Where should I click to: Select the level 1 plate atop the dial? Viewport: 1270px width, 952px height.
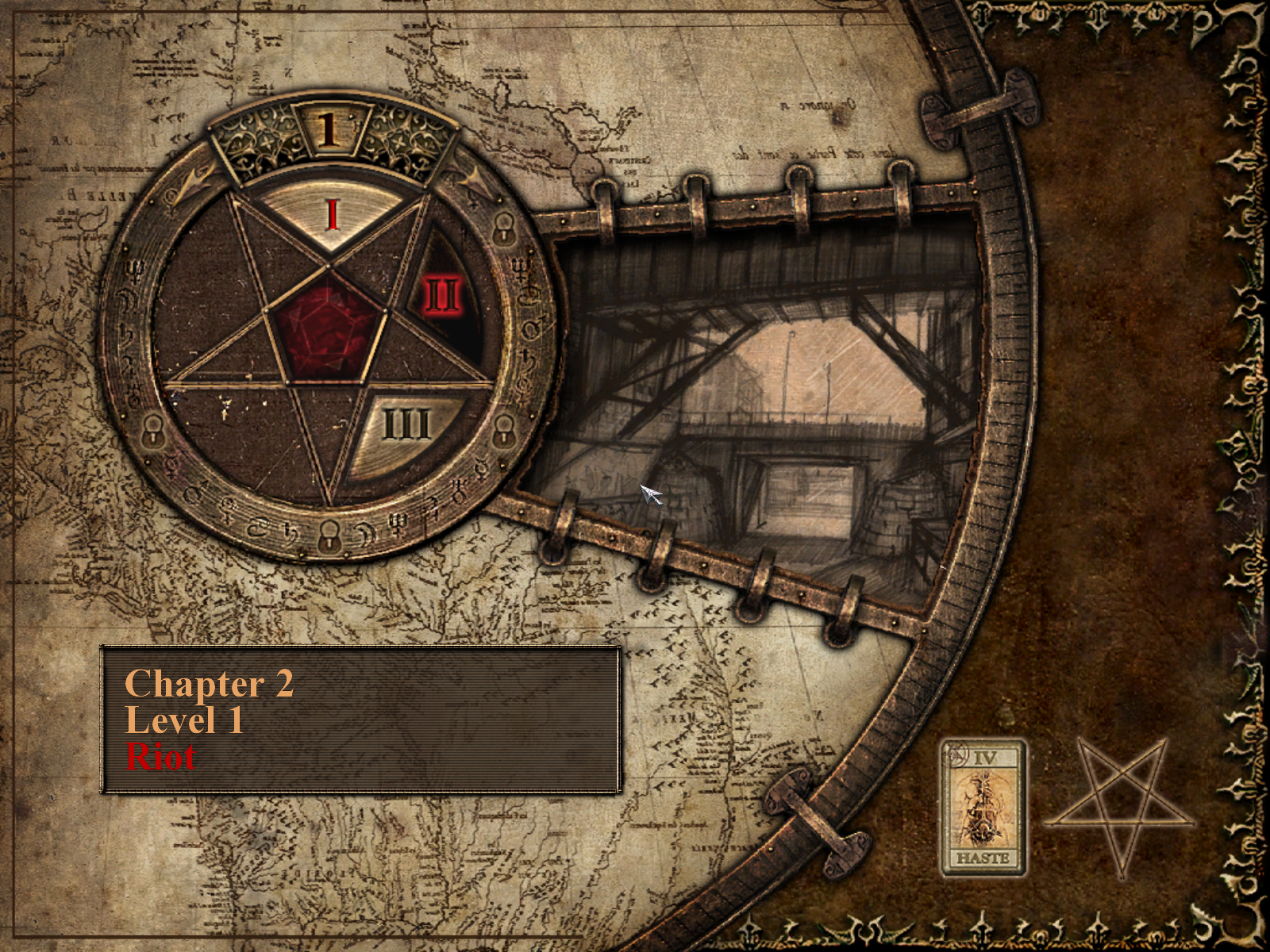(x=327, y=129)
